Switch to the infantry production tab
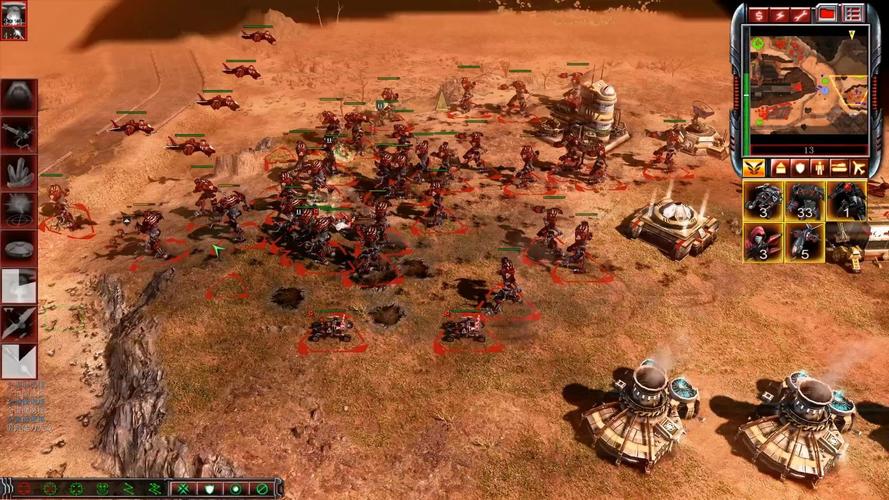889x500 pixels. point(820,167)
